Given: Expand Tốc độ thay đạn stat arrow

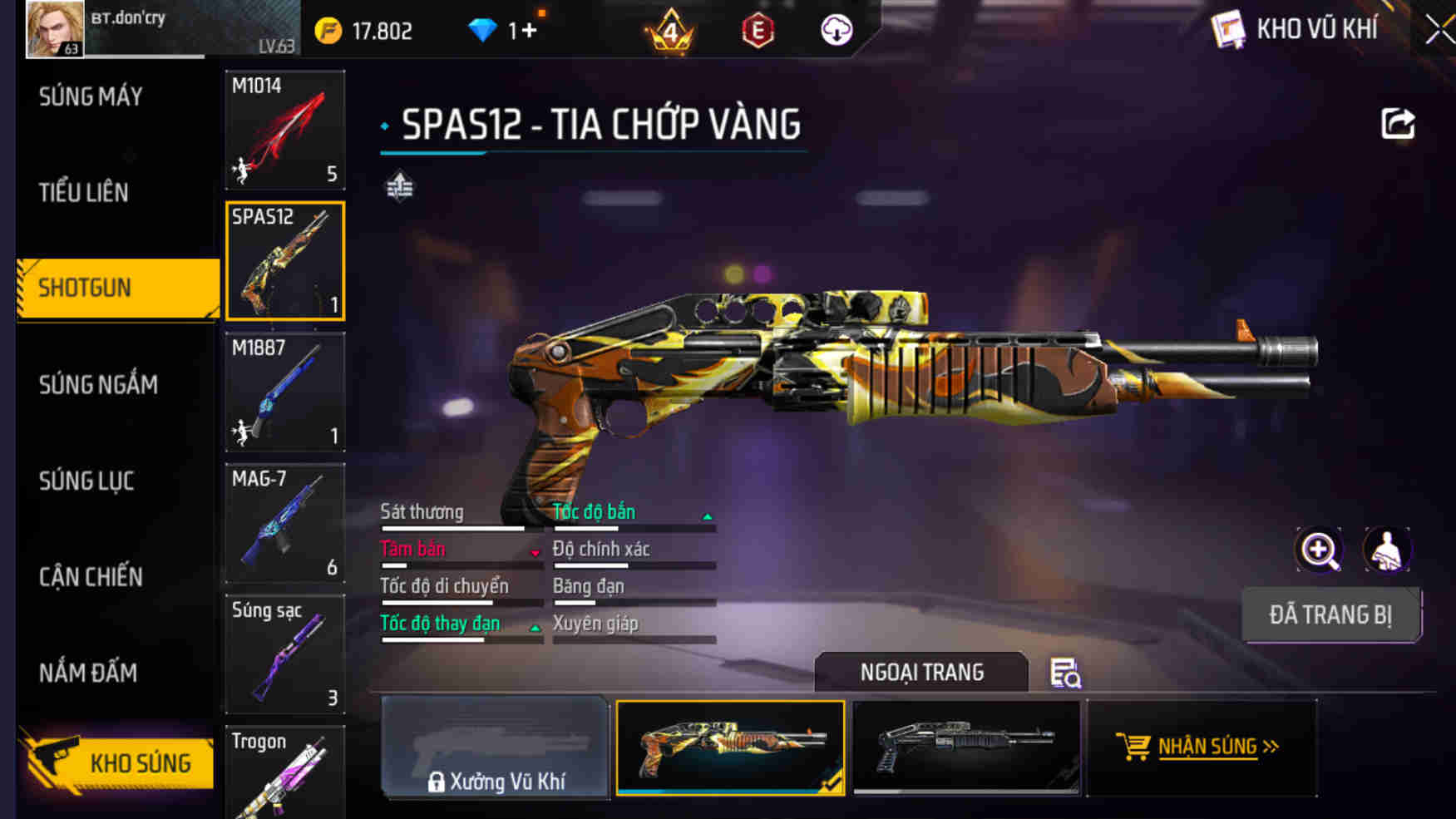Looking at the screenshot, I should 535,629.
